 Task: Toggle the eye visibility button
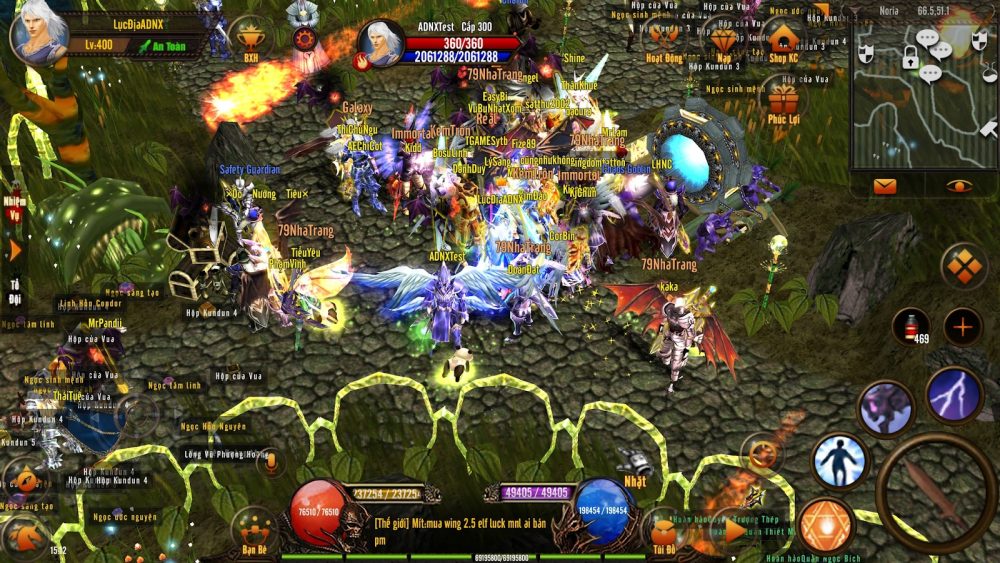click(x=960, y=185)
